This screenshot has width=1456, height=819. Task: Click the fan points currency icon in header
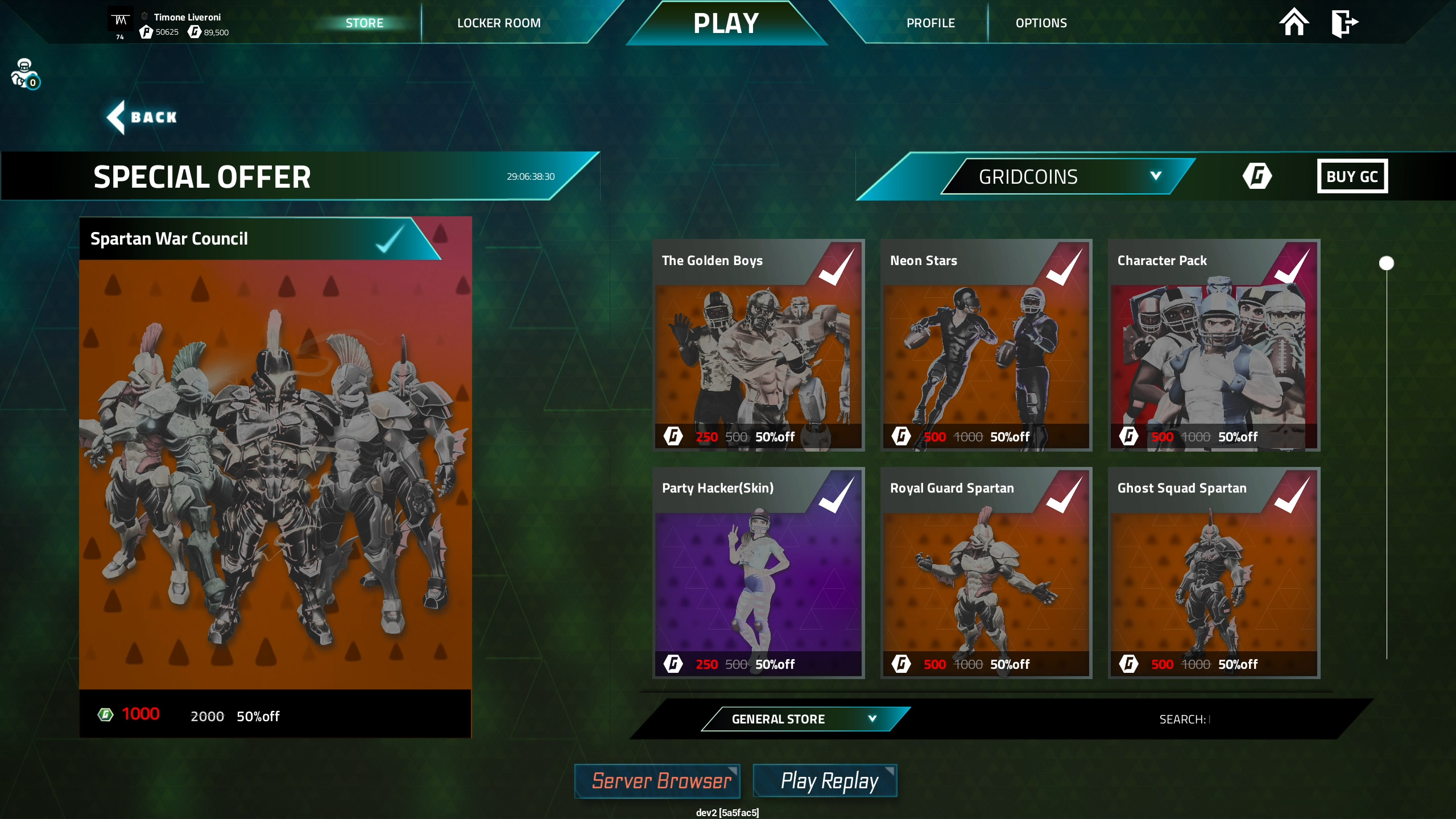145,32
